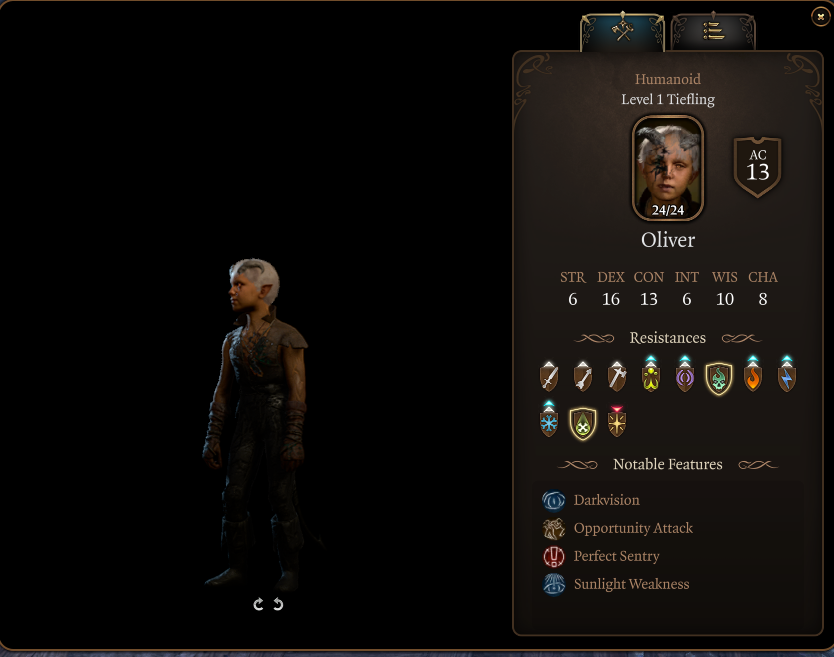This screenshot has width=834, height=657.
Task: View the Opportunity Attack feature
Action: (x=632, y=528)
